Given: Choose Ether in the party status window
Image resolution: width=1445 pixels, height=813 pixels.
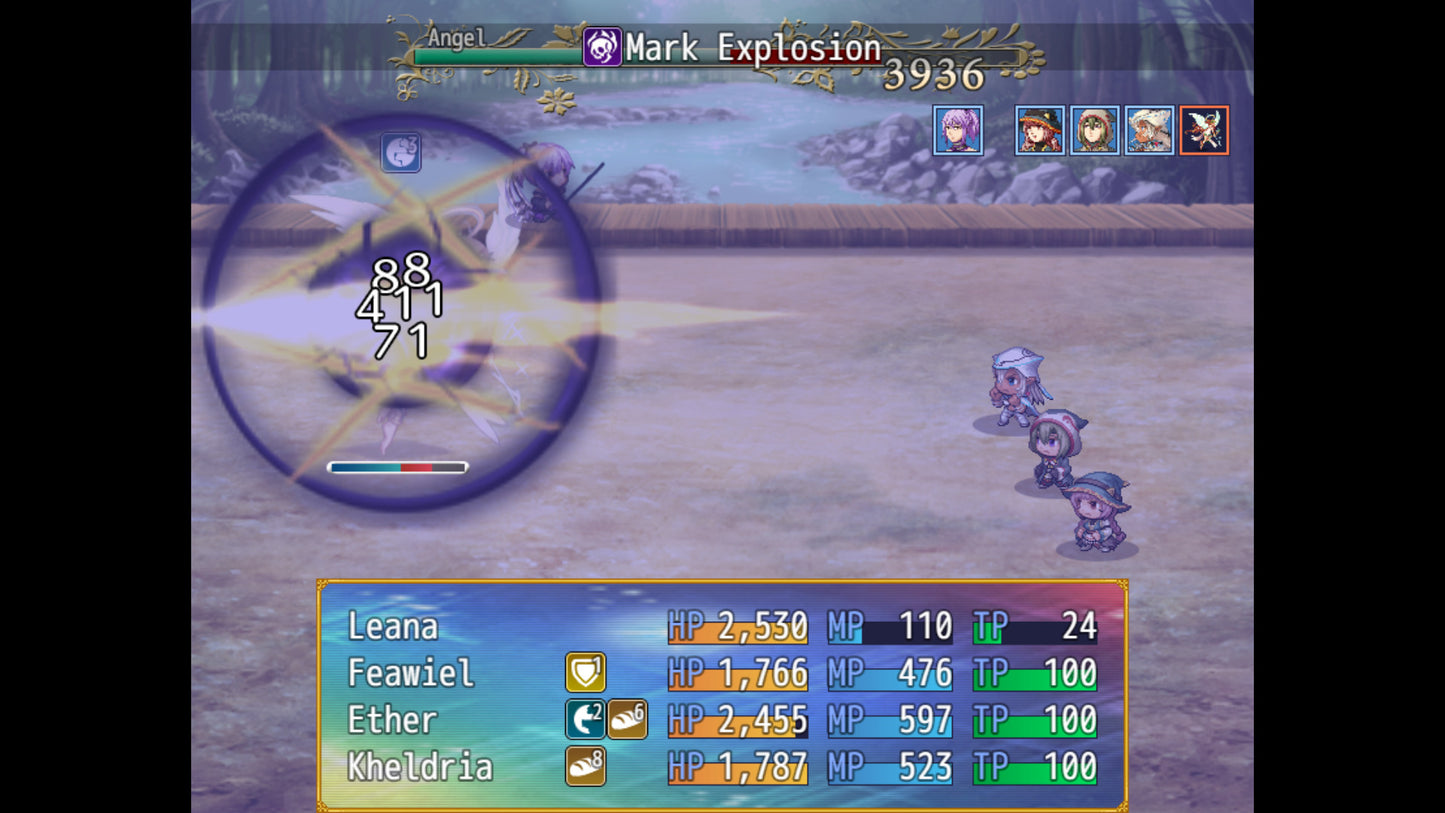Looking at the screenshot, I should tap(392, 720).
